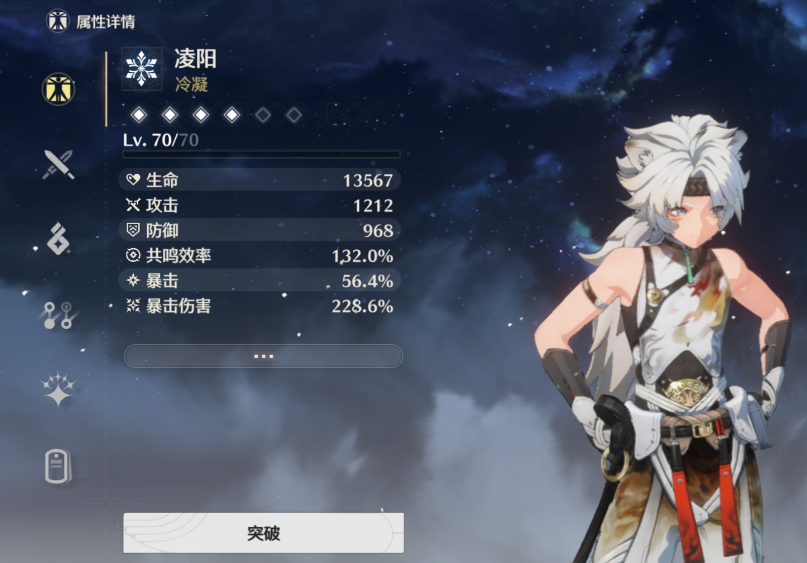Open the echoes tab
807x563 pixels.
(x=58, y=239)
